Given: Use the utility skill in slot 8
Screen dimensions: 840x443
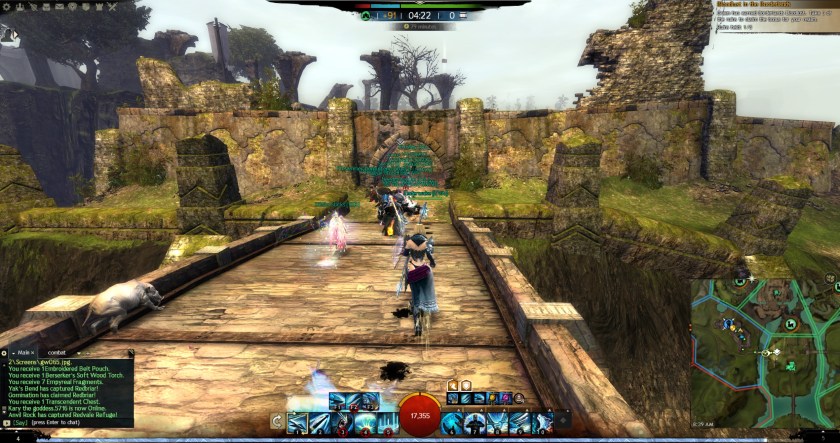Looking at the screenshot, I should (499, 423).
